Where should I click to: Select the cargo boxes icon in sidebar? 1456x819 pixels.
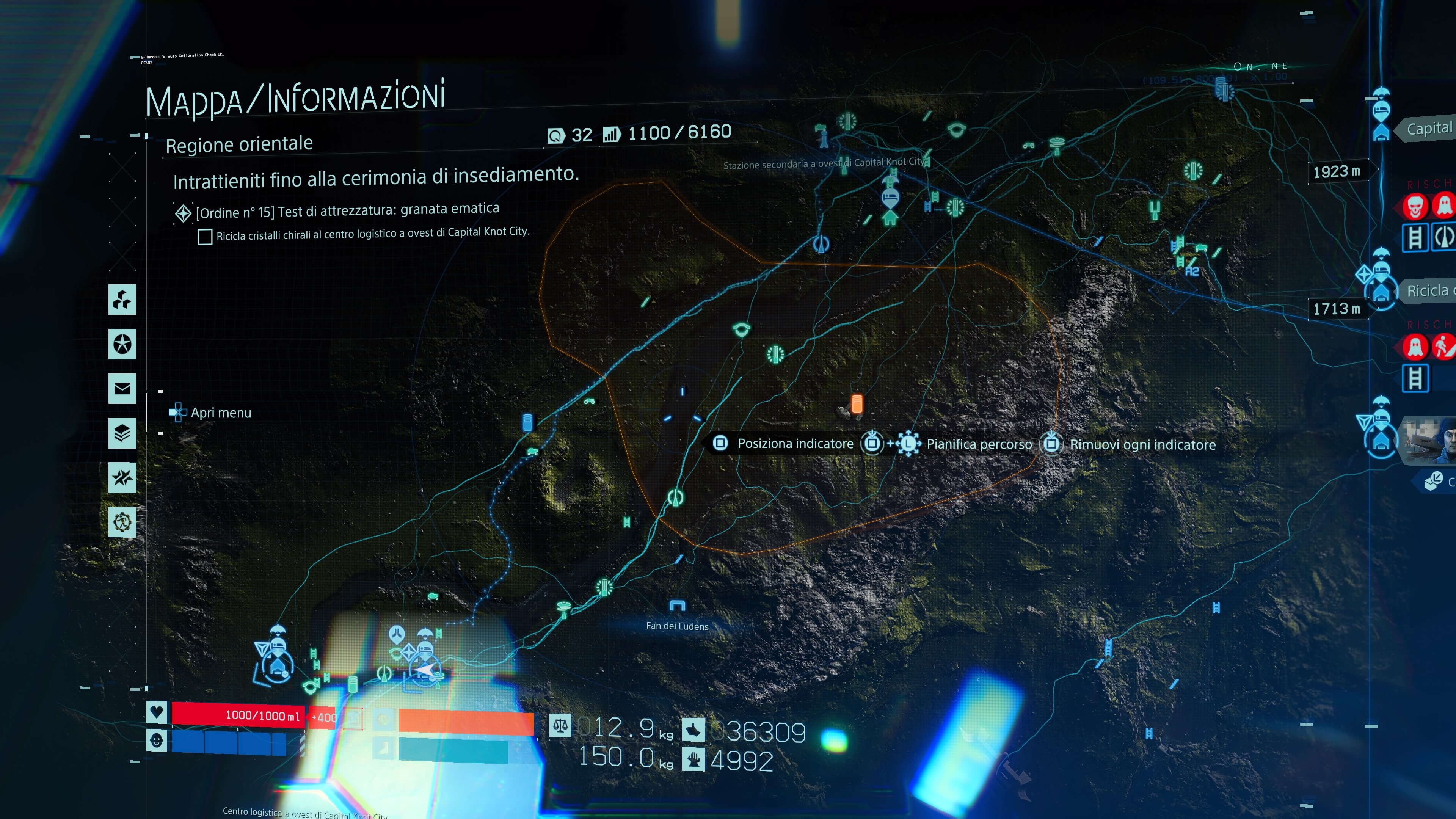(x=122, y=300)
